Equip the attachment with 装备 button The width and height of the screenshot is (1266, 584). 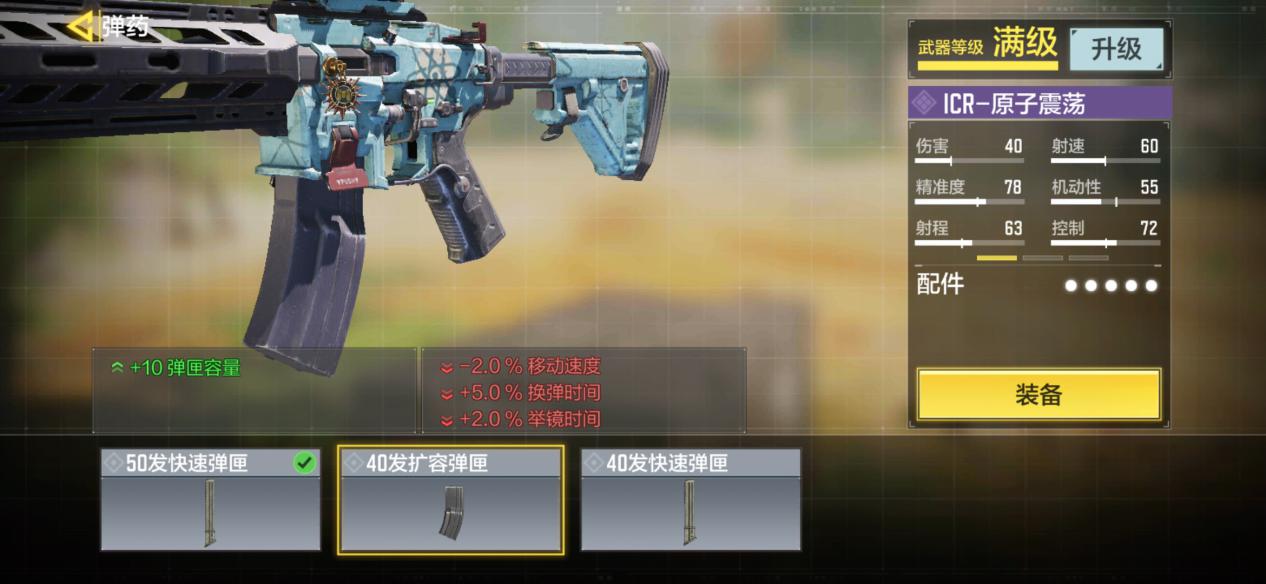click(1038, 395)
